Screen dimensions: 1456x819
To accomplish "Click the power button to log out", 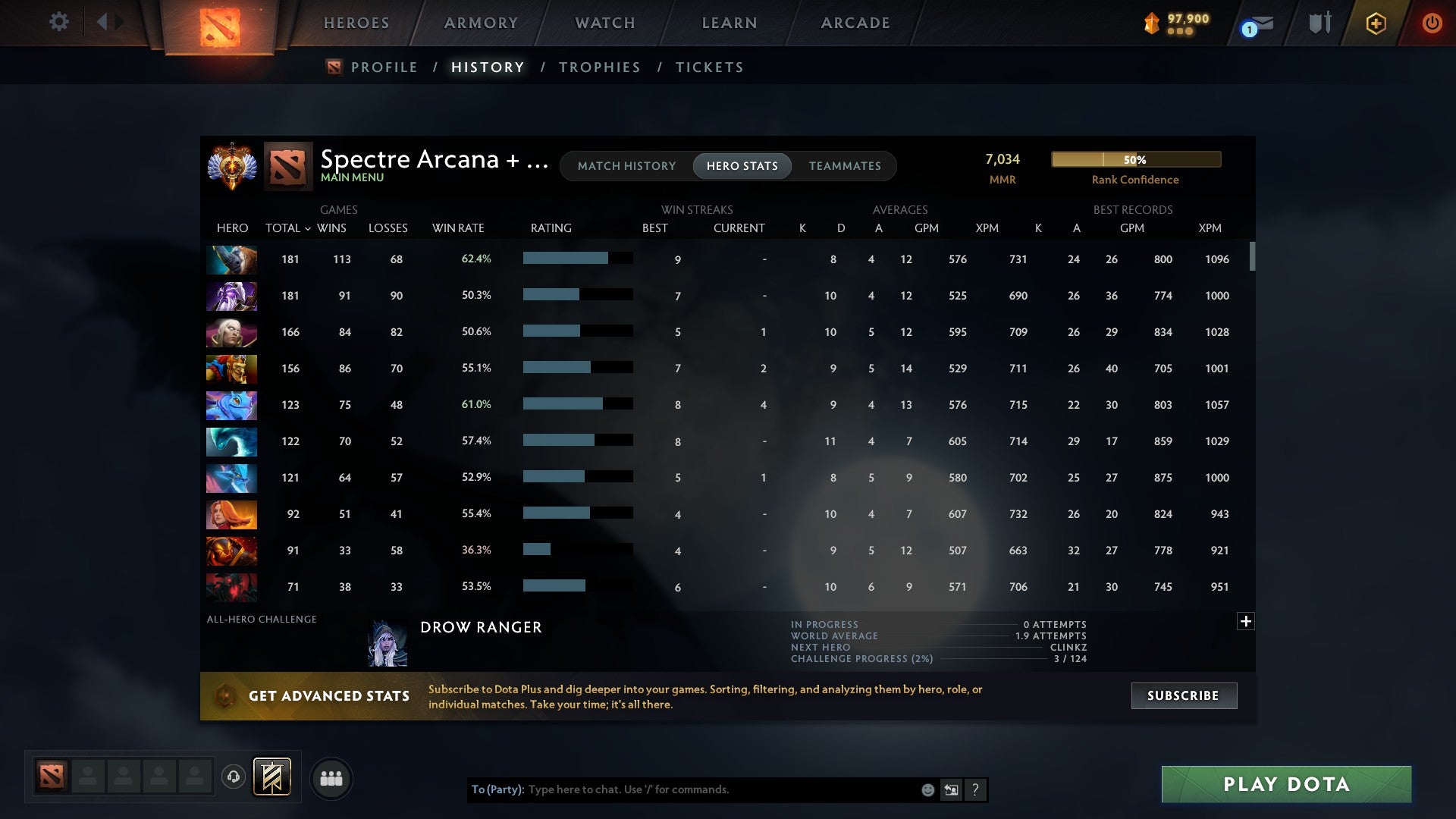I will pyautogui.click(x=1432, y=23).
